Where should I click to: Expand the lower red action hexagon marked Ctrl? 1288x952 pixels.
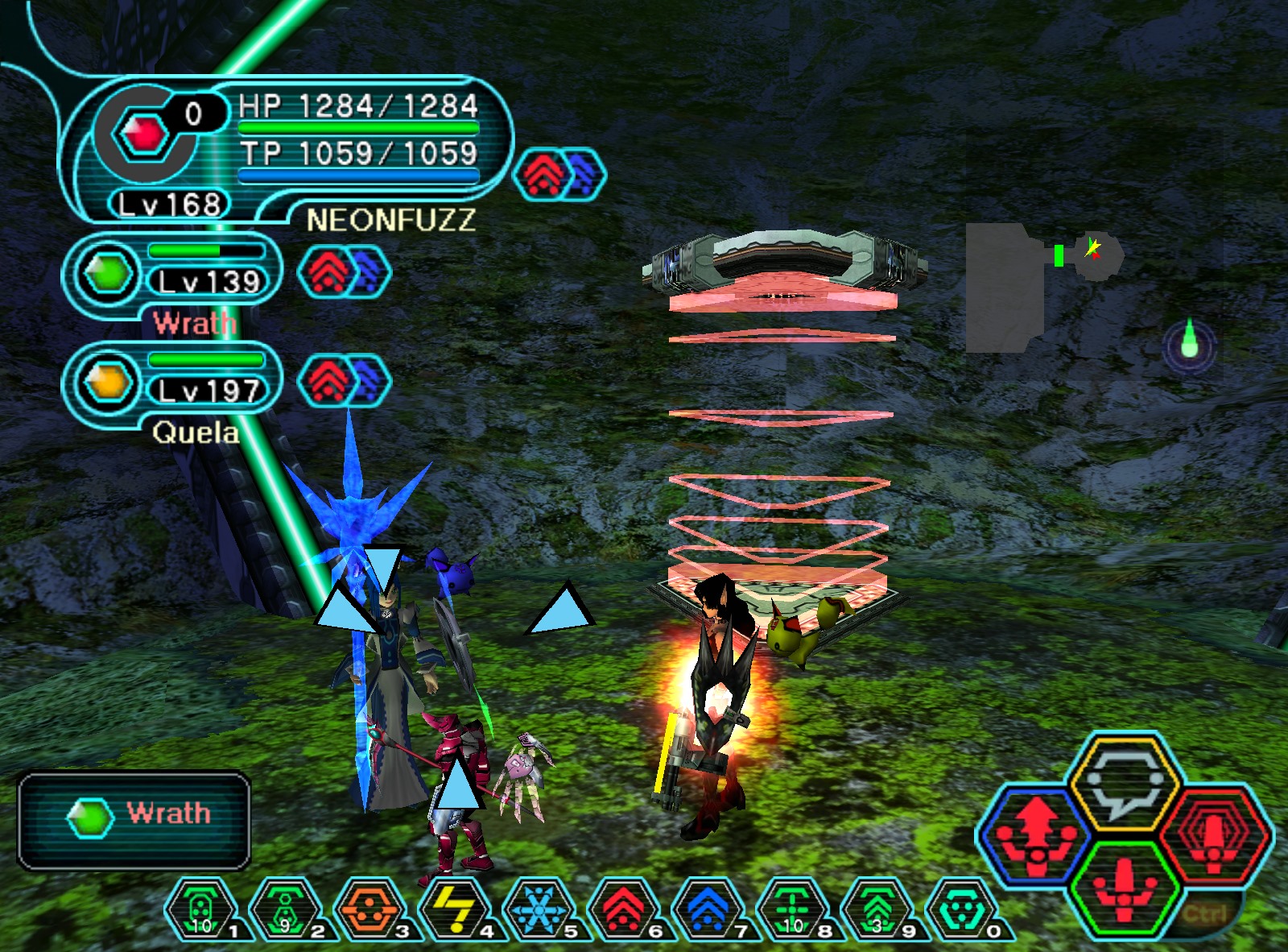[1127, 890]
